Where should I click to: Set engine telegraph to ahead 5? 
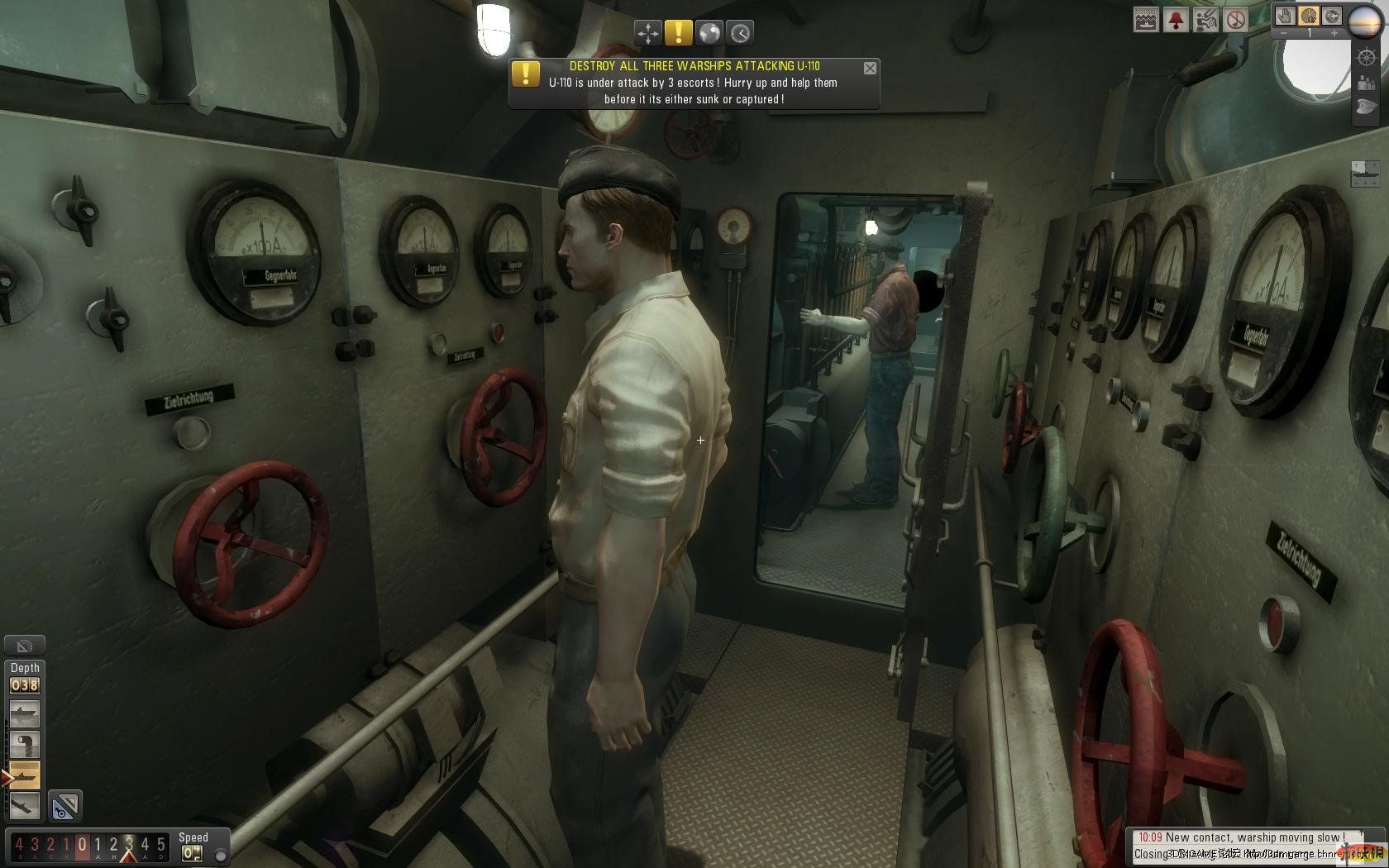(x=161, y=845)
